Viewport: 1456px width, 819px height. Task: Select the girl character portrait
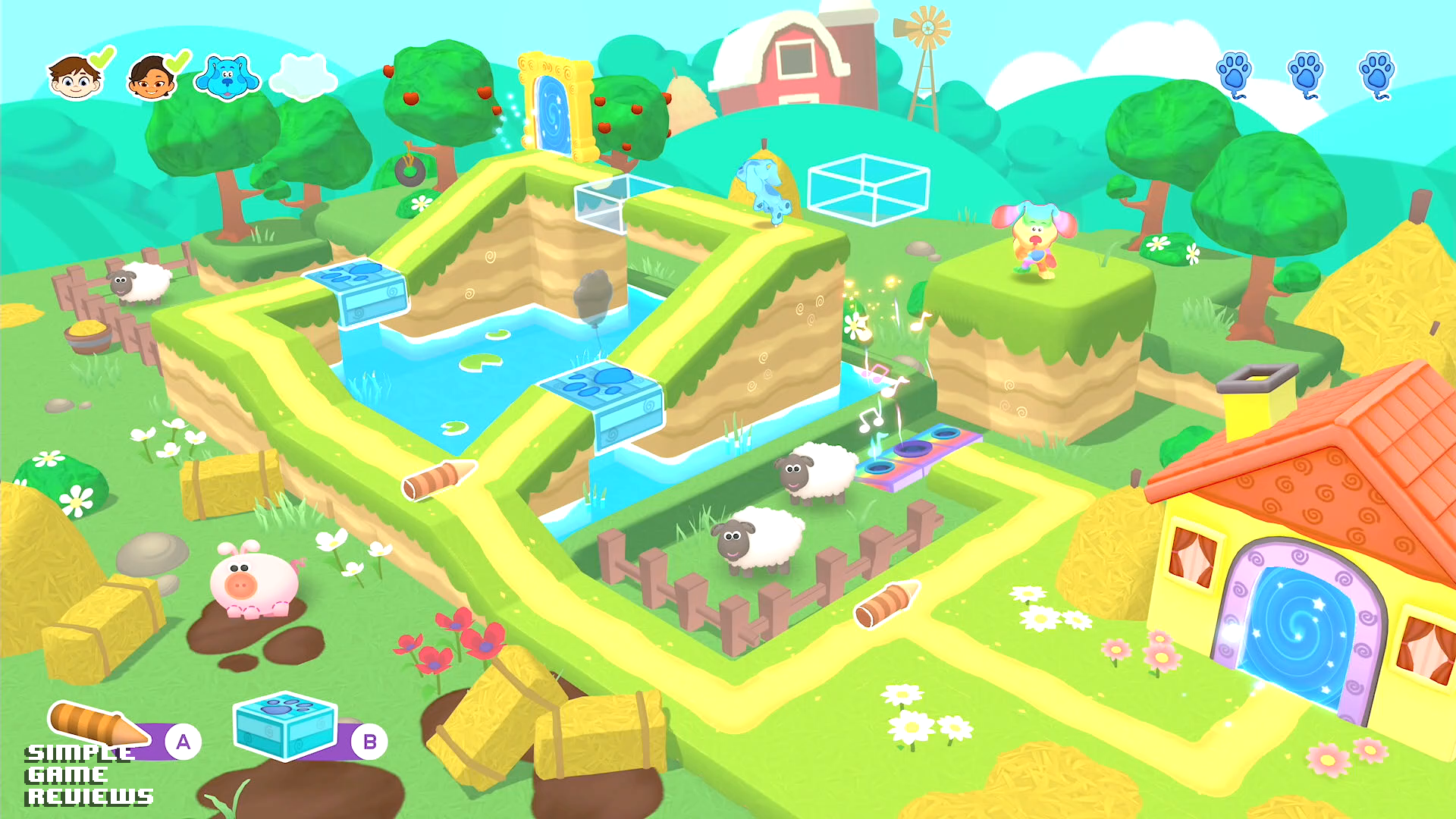(x=152, y=78)
